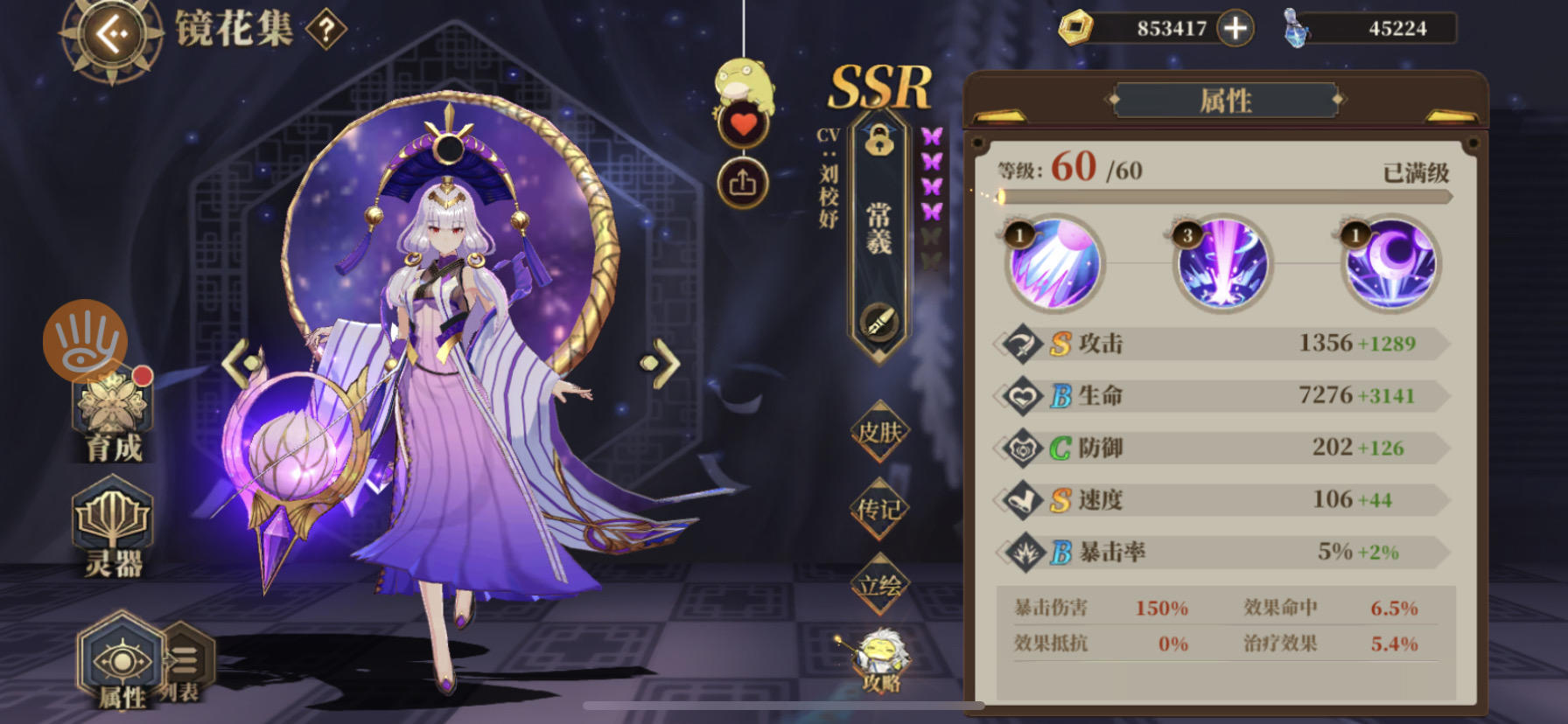1568x724 pixels.
Task: Open the 传记 biography tab
Action: (x=880, y=508)
